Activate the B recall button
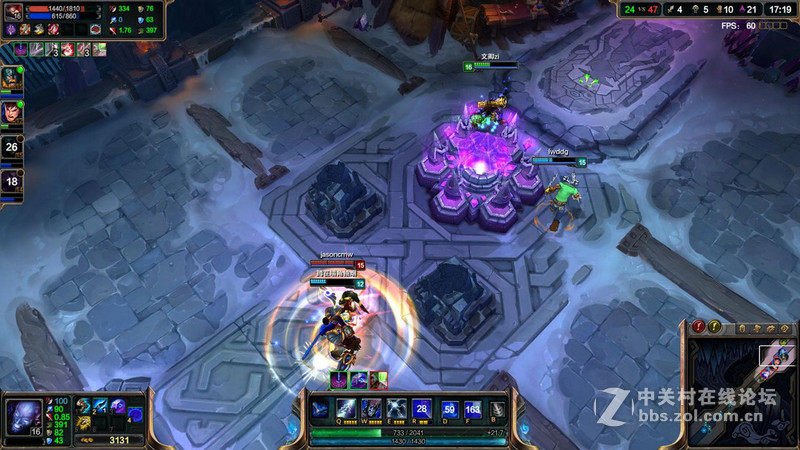Screen dimensions: 800x450 (x=497, y=409)
